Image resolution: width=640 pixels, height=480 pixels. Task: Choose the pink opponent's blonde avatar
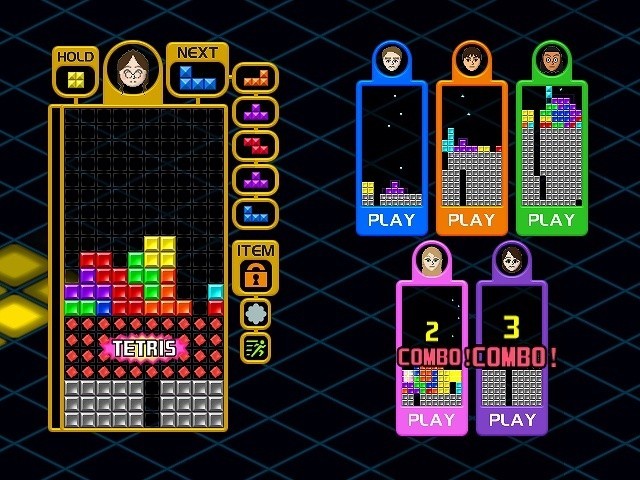point(431,260)
